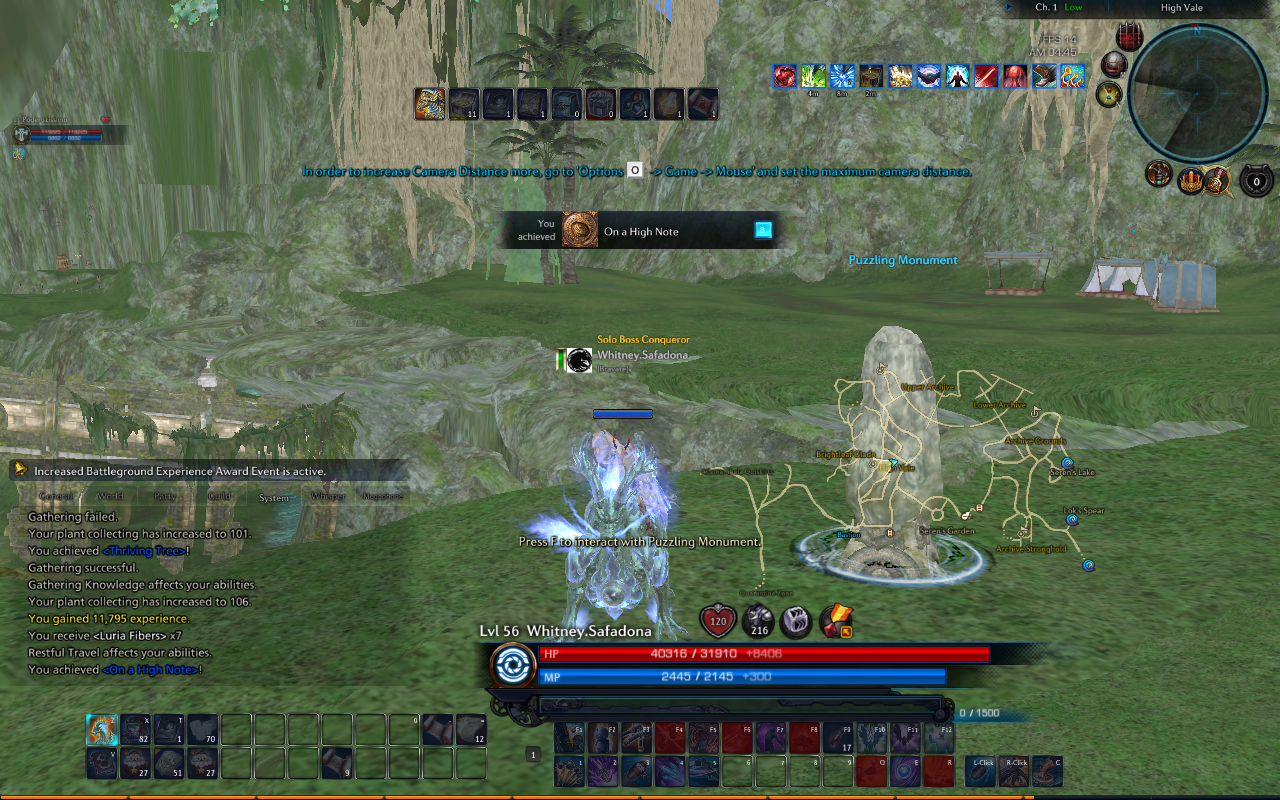Switch to the World chat tab
The image size is (1280, 800).
pos(110,496)
